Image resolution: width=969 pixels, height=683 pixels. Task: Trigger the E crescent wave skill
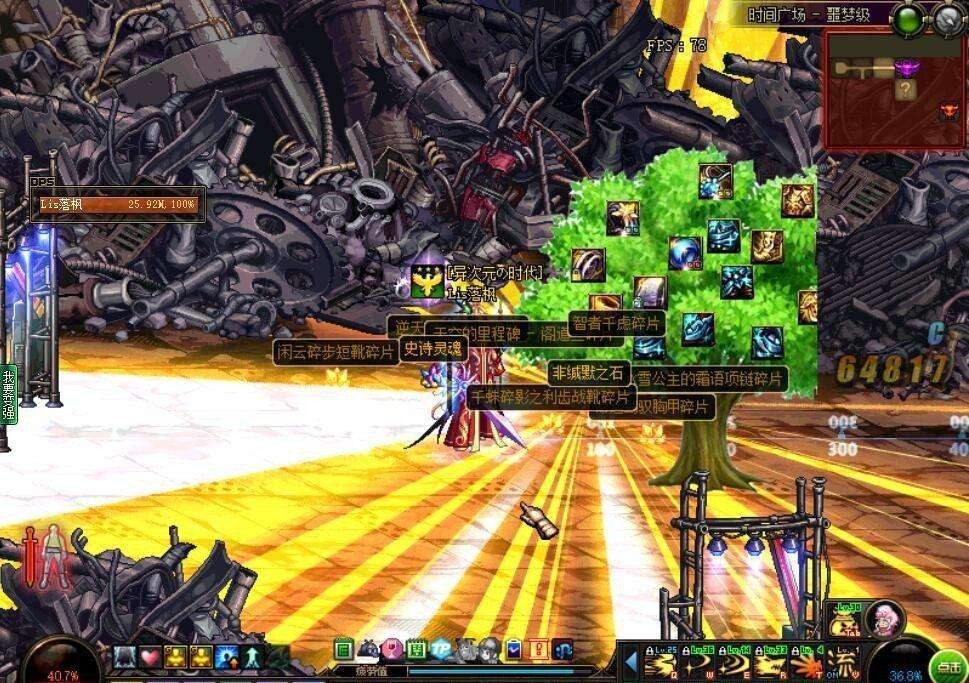[732, 663]
